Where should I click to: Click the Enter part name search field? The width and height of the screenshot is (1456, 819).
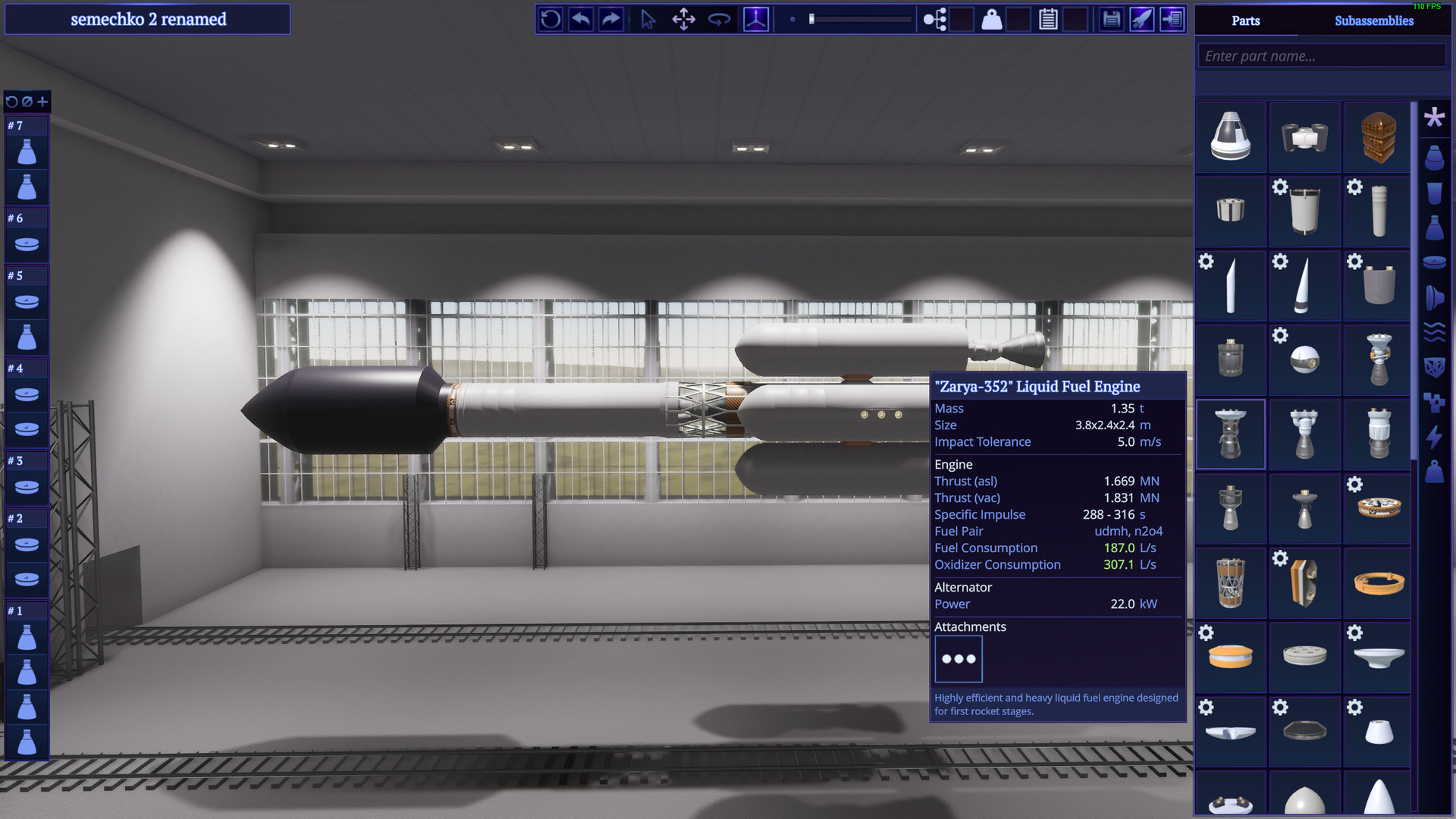[x=1321, y=55]
